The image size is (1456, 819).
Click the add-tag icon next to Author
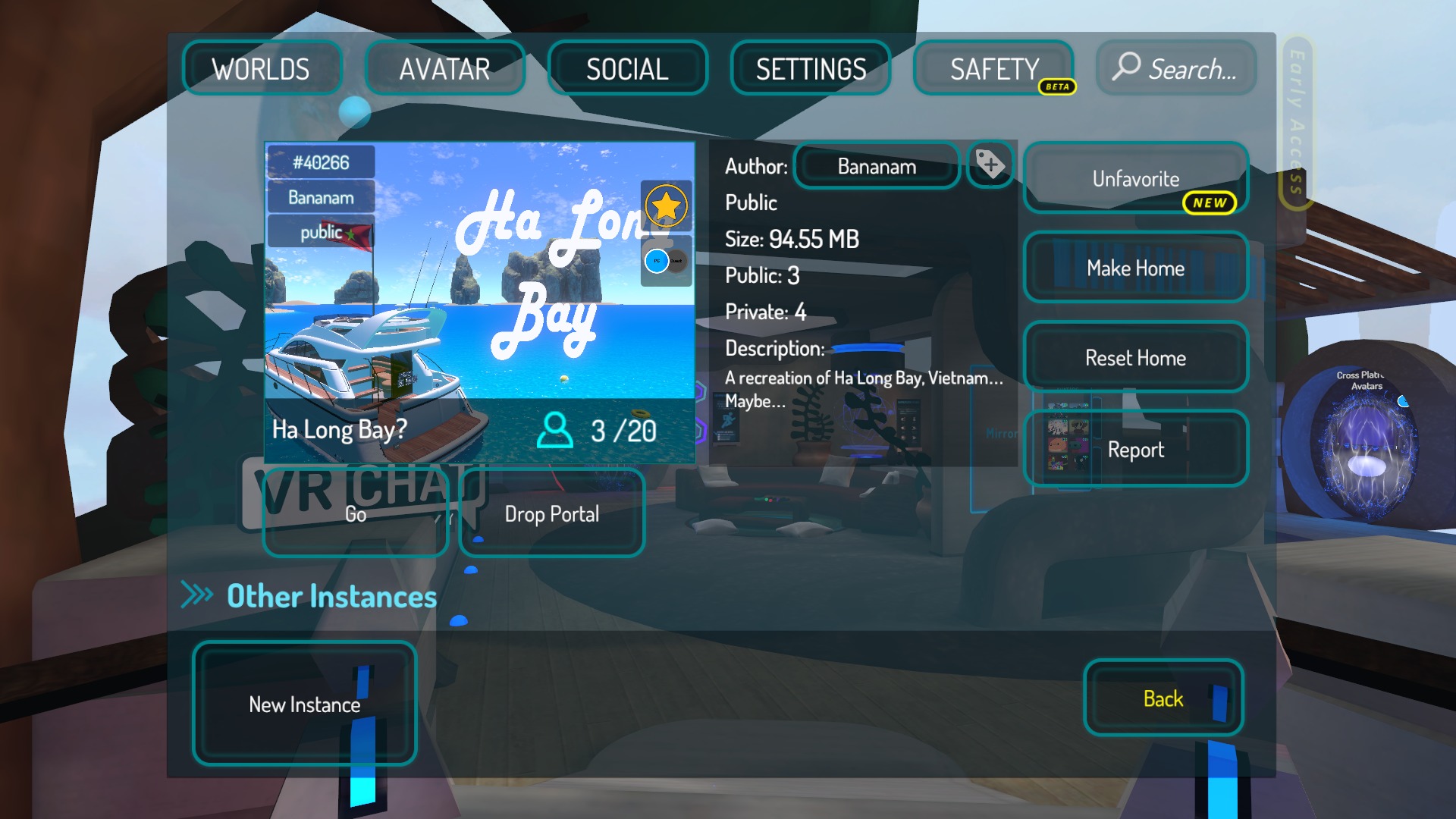(990, 166)
